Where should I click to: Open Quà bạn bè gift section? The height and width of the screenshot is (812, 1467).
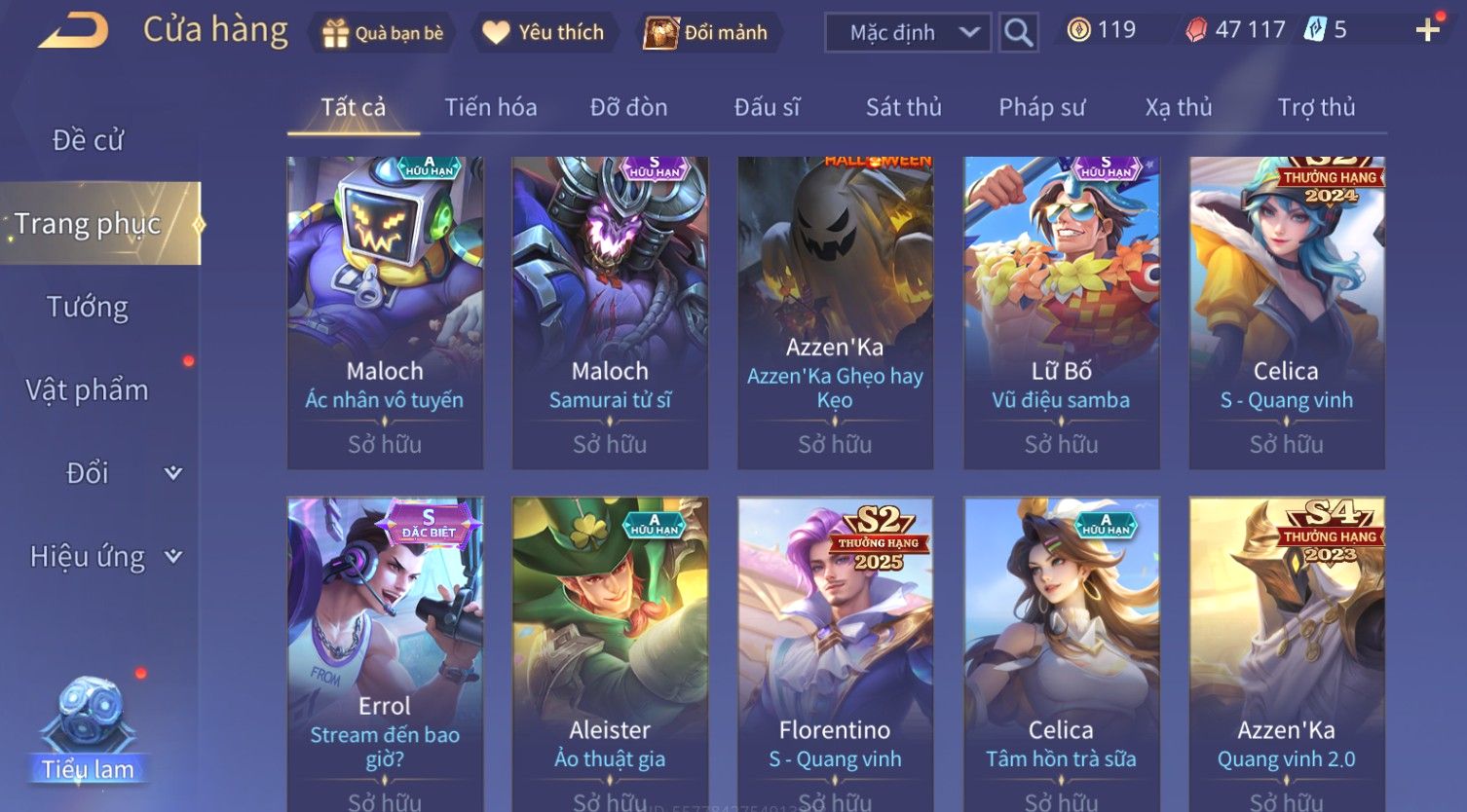coord(383,33)
